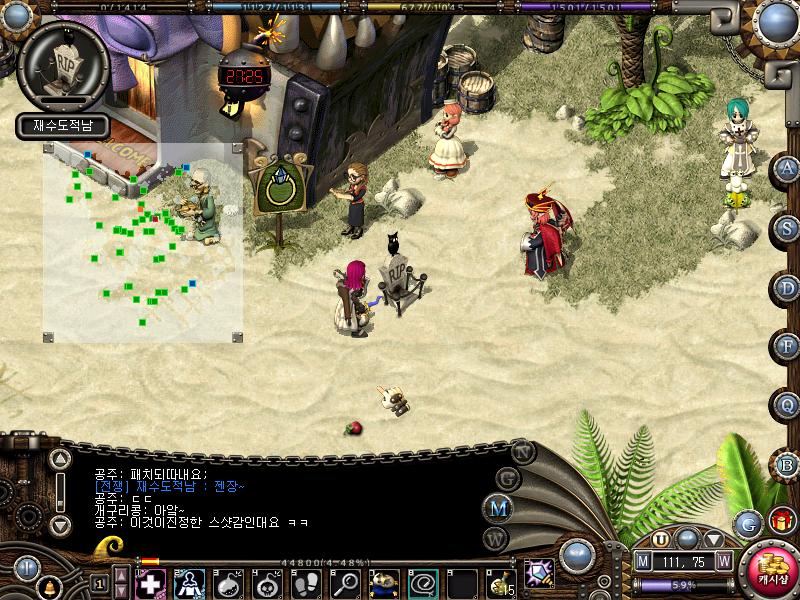800x600 pixels.
Task: Select the A shortcut button
Action: pyautogui.click(x=787, y=169)
